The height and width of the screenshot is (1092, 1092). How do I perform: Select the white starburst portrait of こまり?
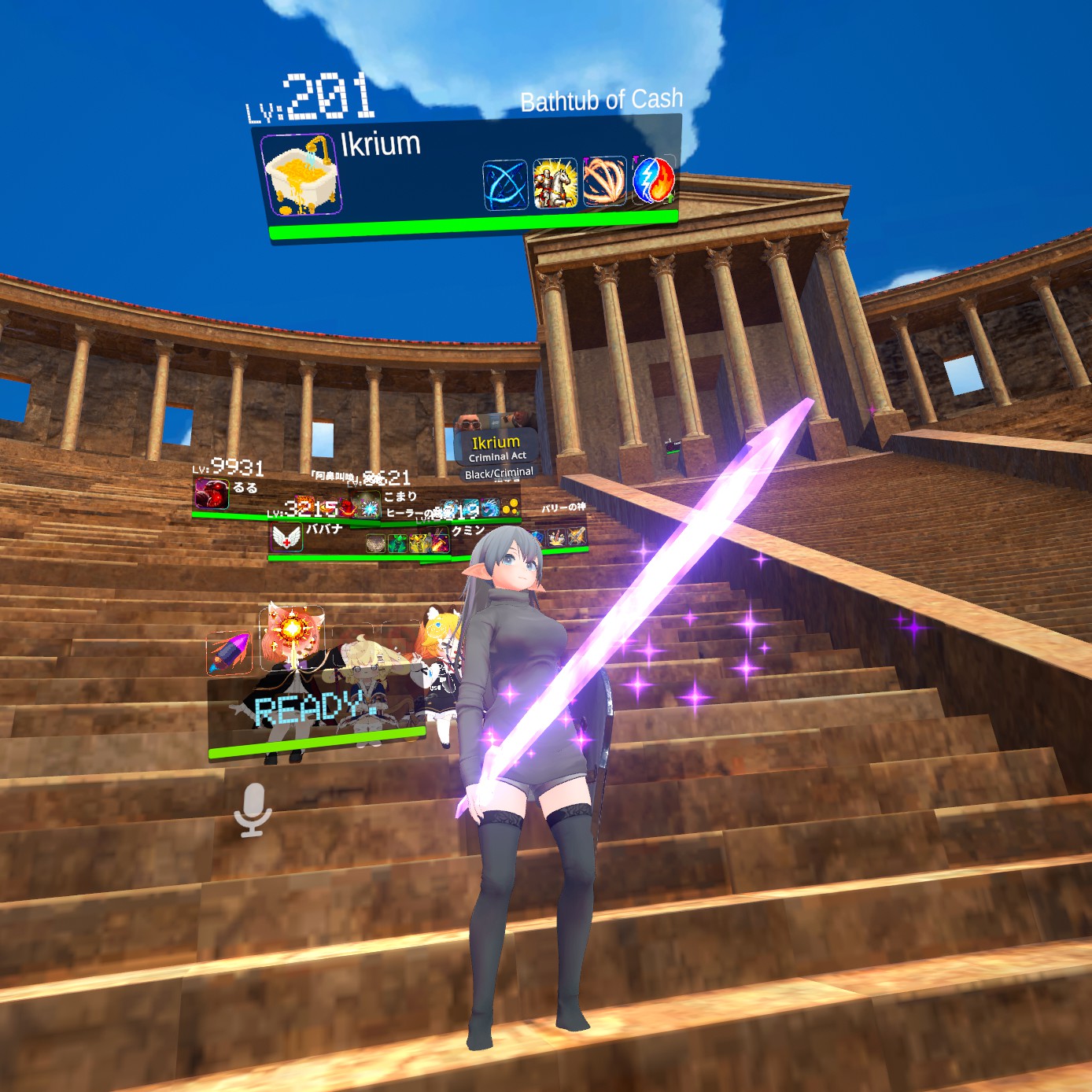367,505
